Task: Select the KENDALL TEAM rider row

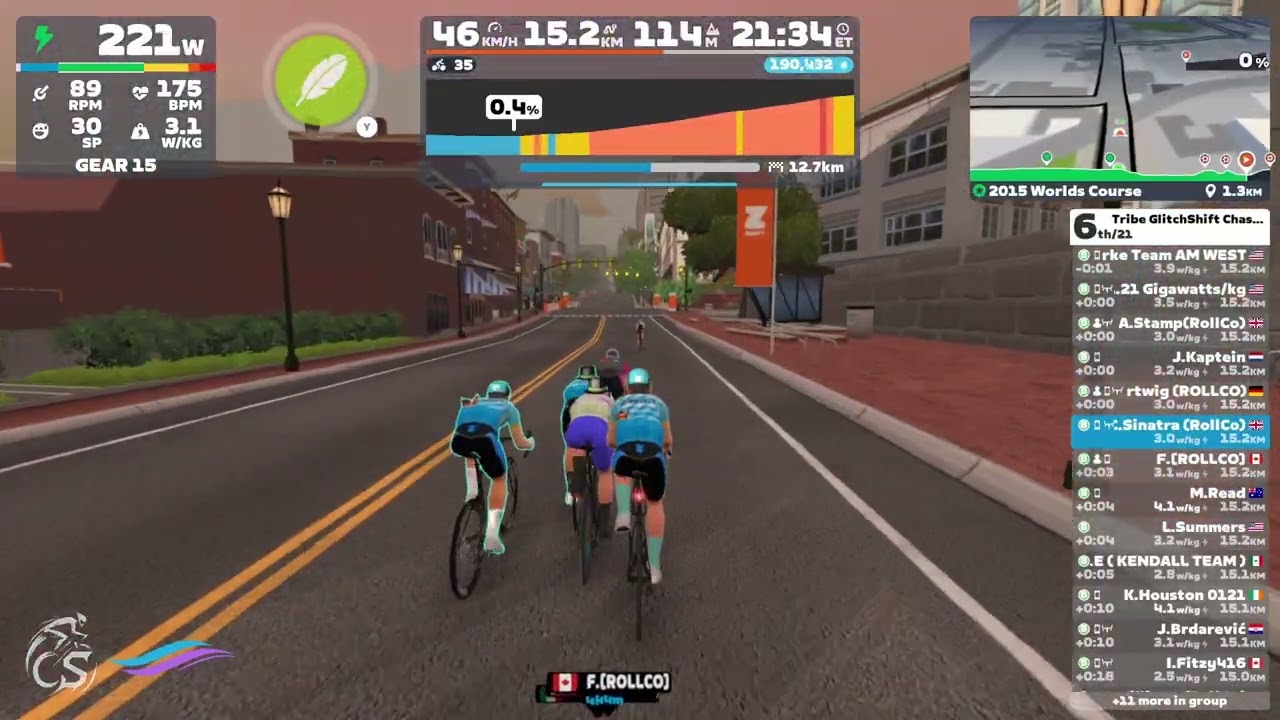Action: click(x=1170, y=567)
